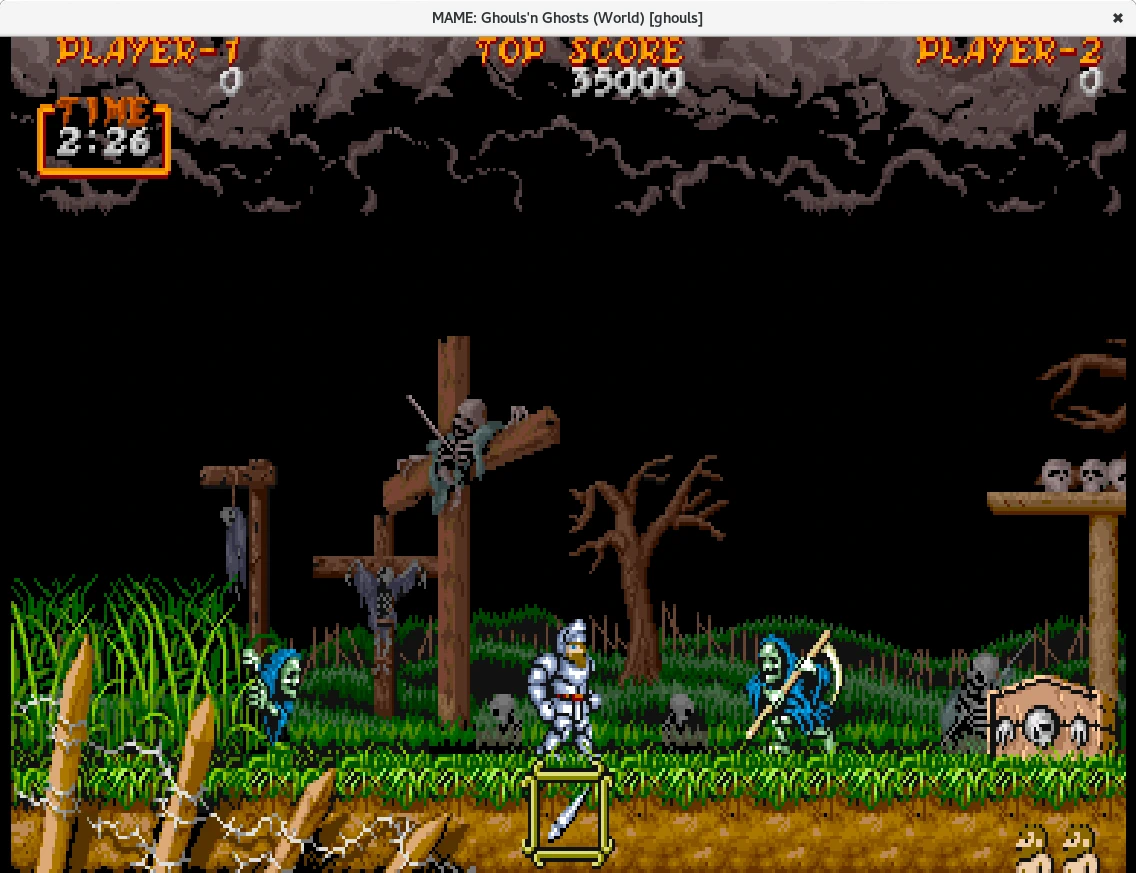Close the MAME window

coord(1117,18)
